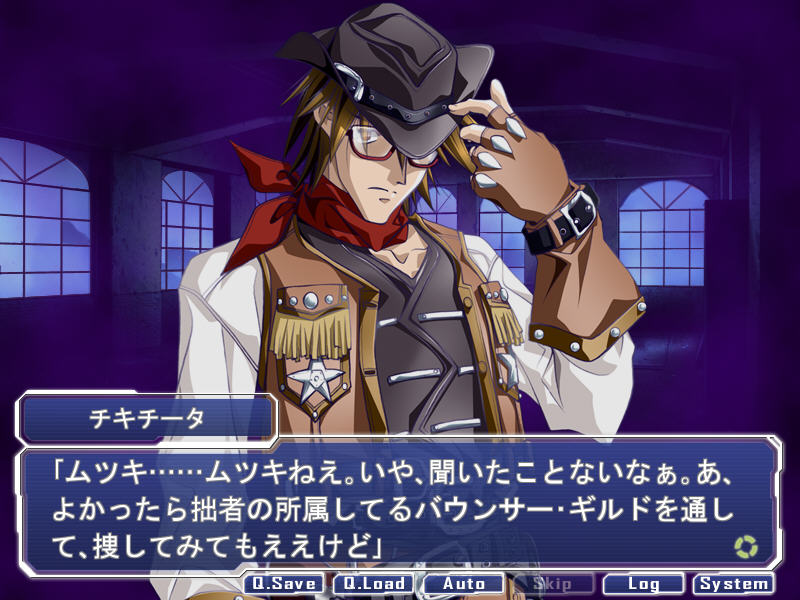Click the Q.Save button
This screenshot has width=800, height=600.
coord(284,584)
